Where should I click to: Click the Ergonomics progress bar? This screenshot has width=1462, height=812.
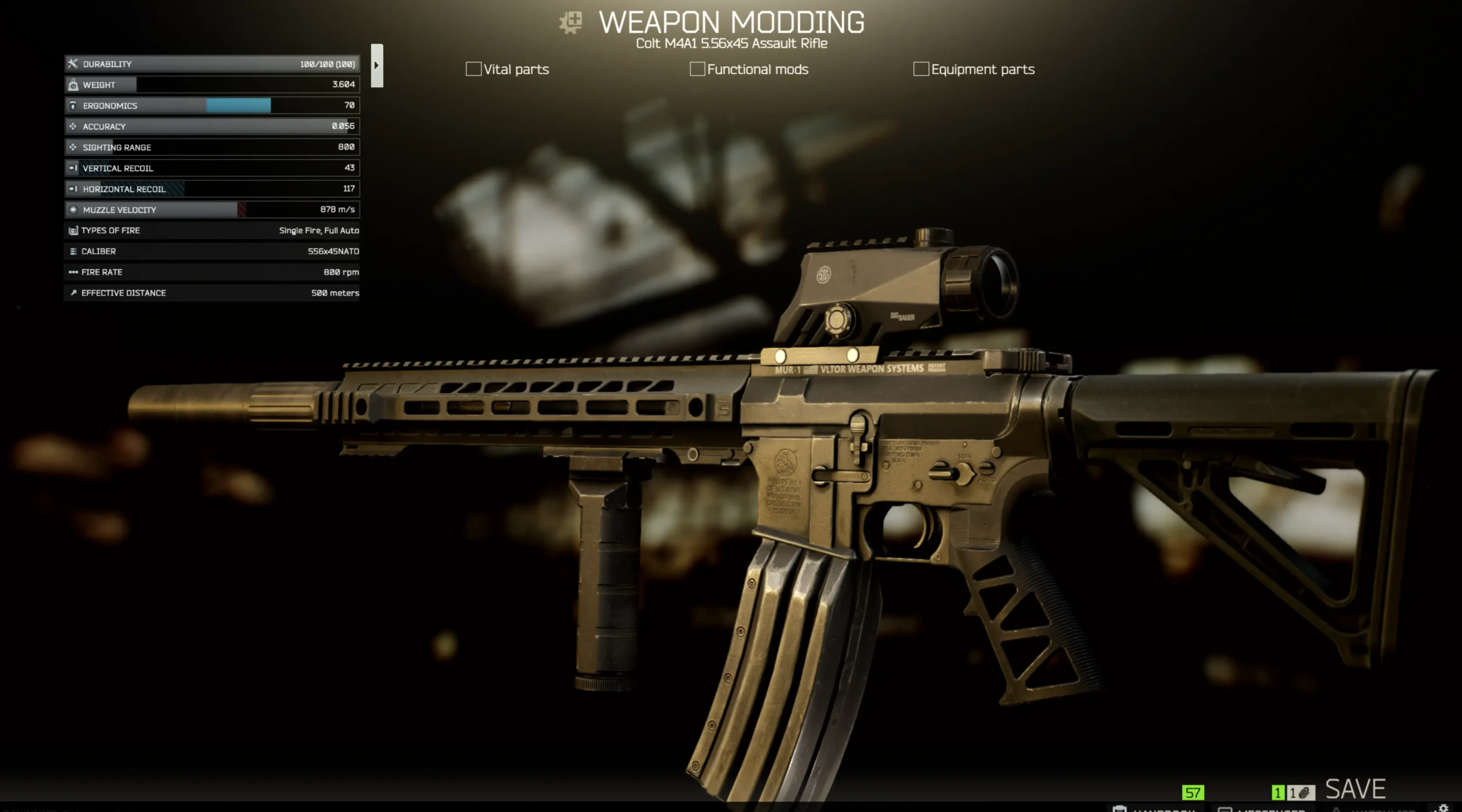pos(239,106)
